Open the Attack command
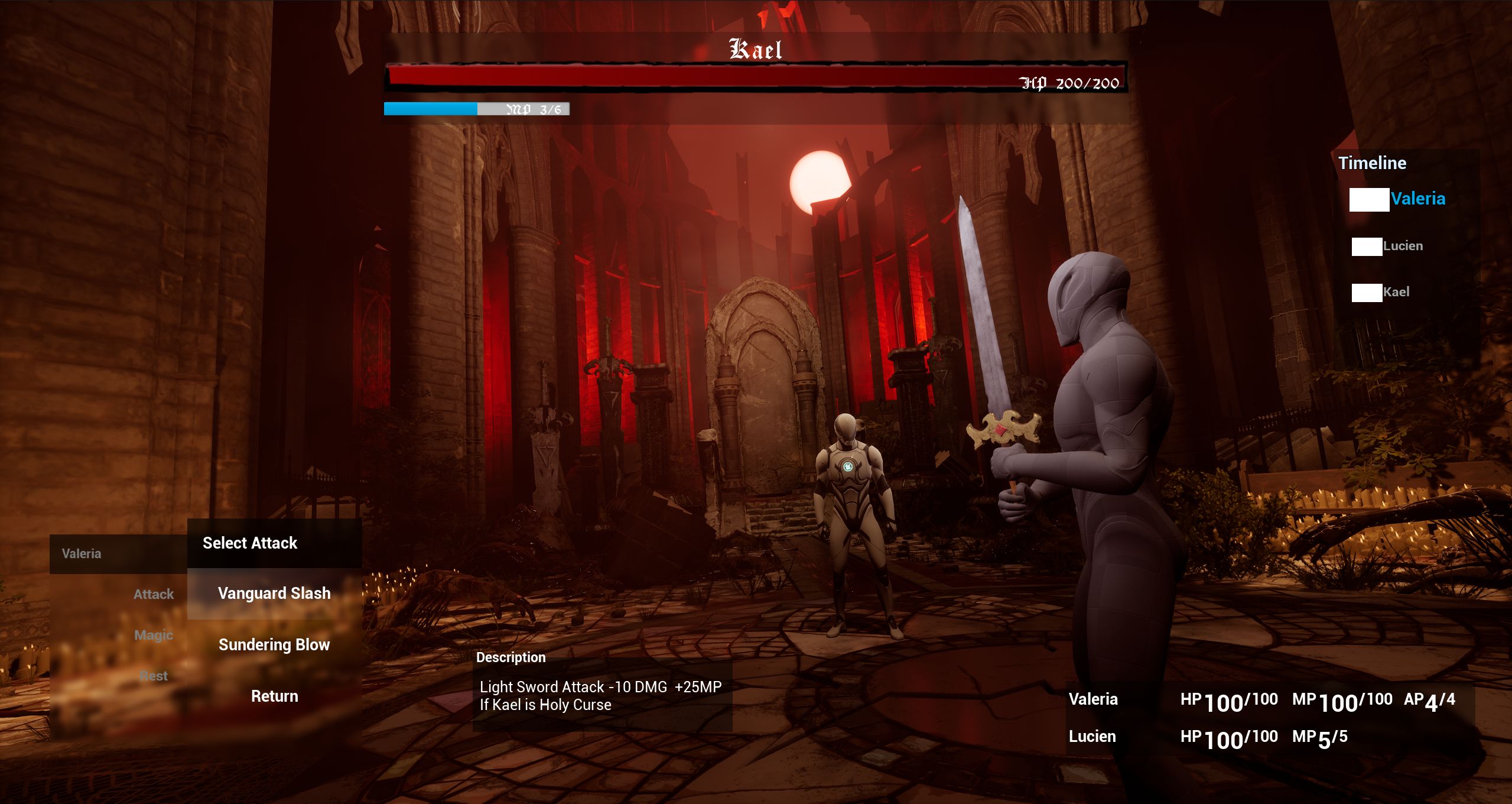Screen dimensions: 1512x804 click(x=154, y=594)
